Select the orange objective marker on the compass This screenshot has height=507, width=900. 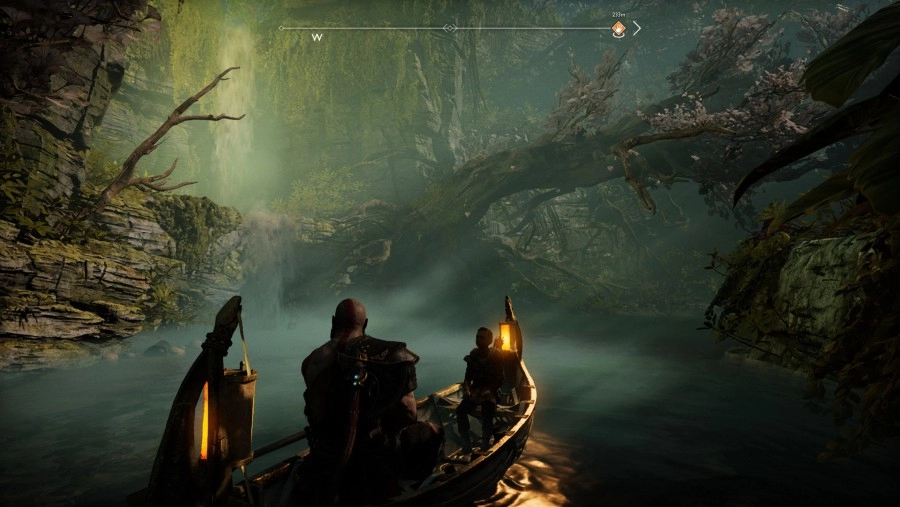point(618,30)
